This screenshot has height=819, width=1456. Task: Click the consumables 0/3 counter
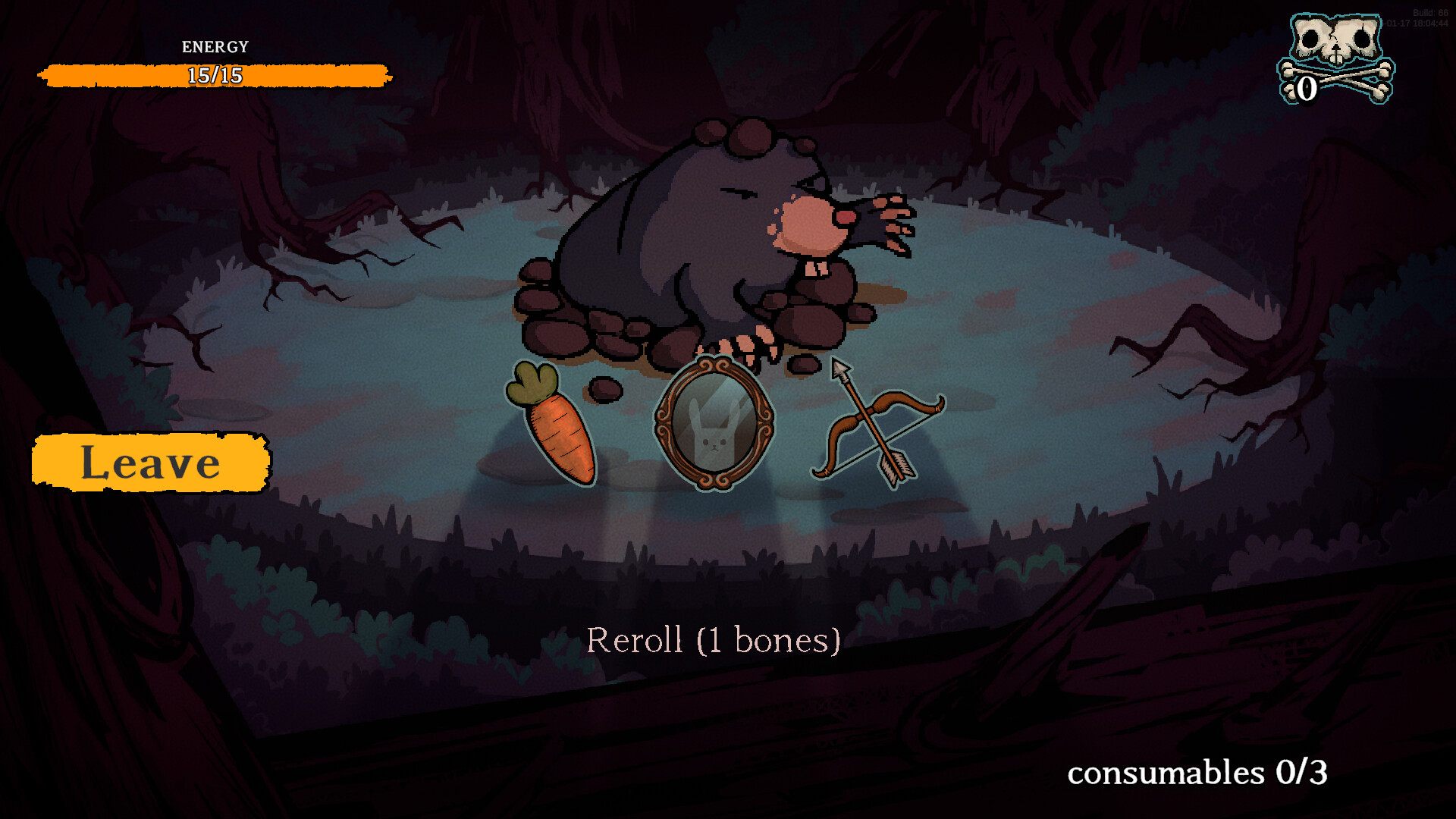(x=1196, y=773)
